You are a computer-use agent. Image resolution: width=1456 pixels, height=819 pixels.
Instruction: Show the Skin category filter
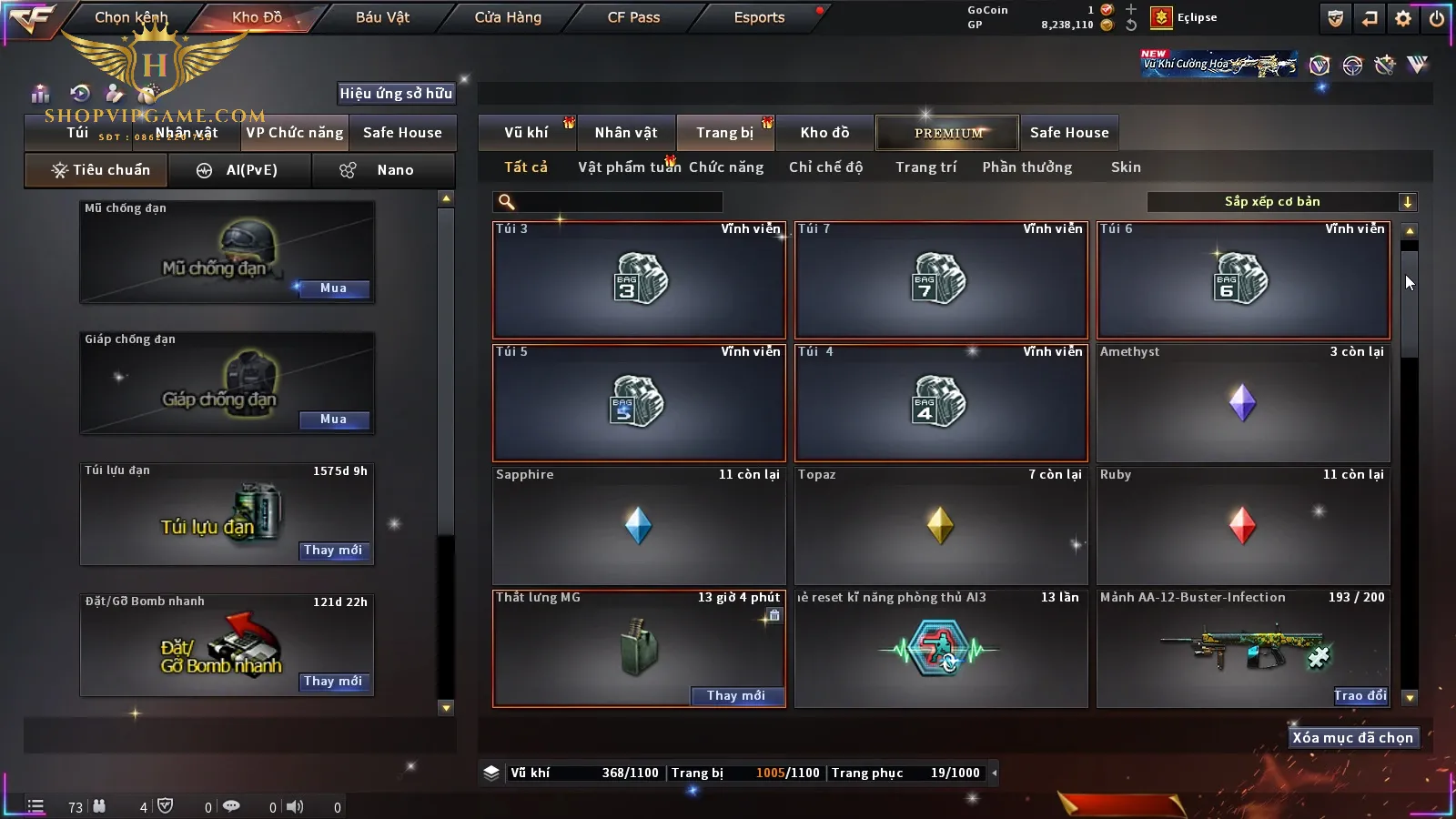pos(1126,167)
